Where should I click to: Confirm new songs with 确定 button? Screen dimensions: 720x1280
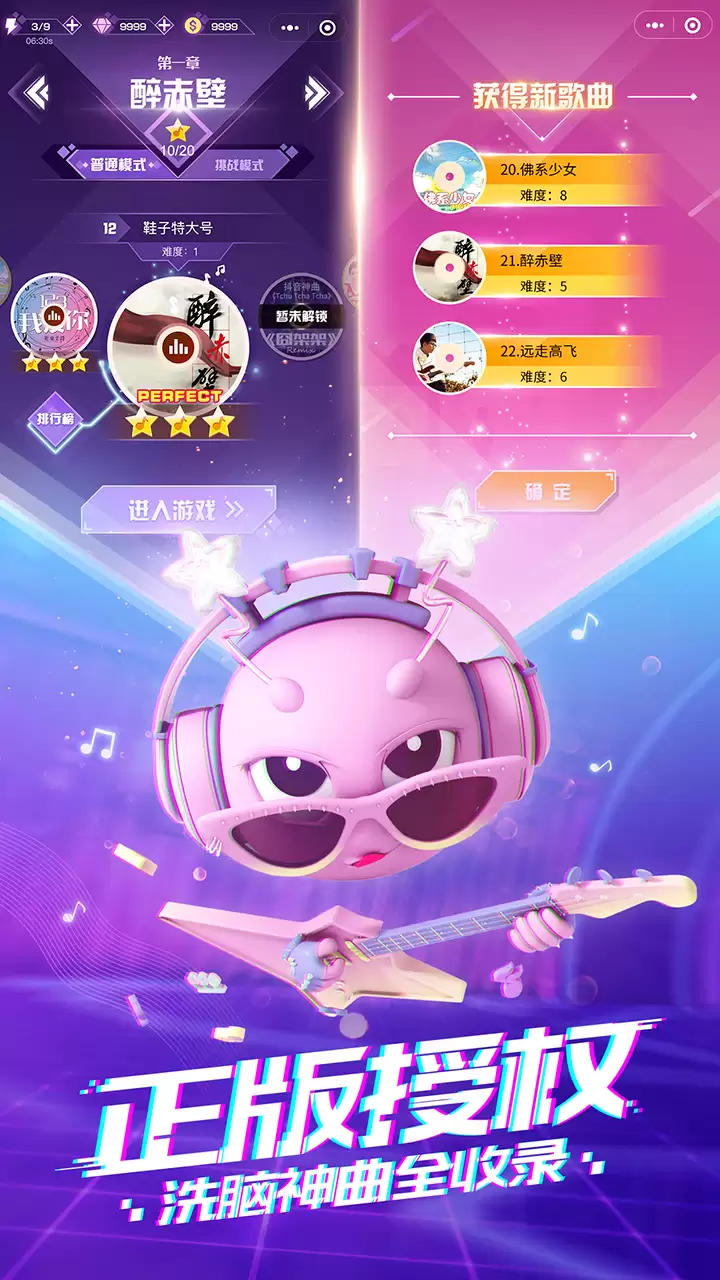[x=545, y=491]
